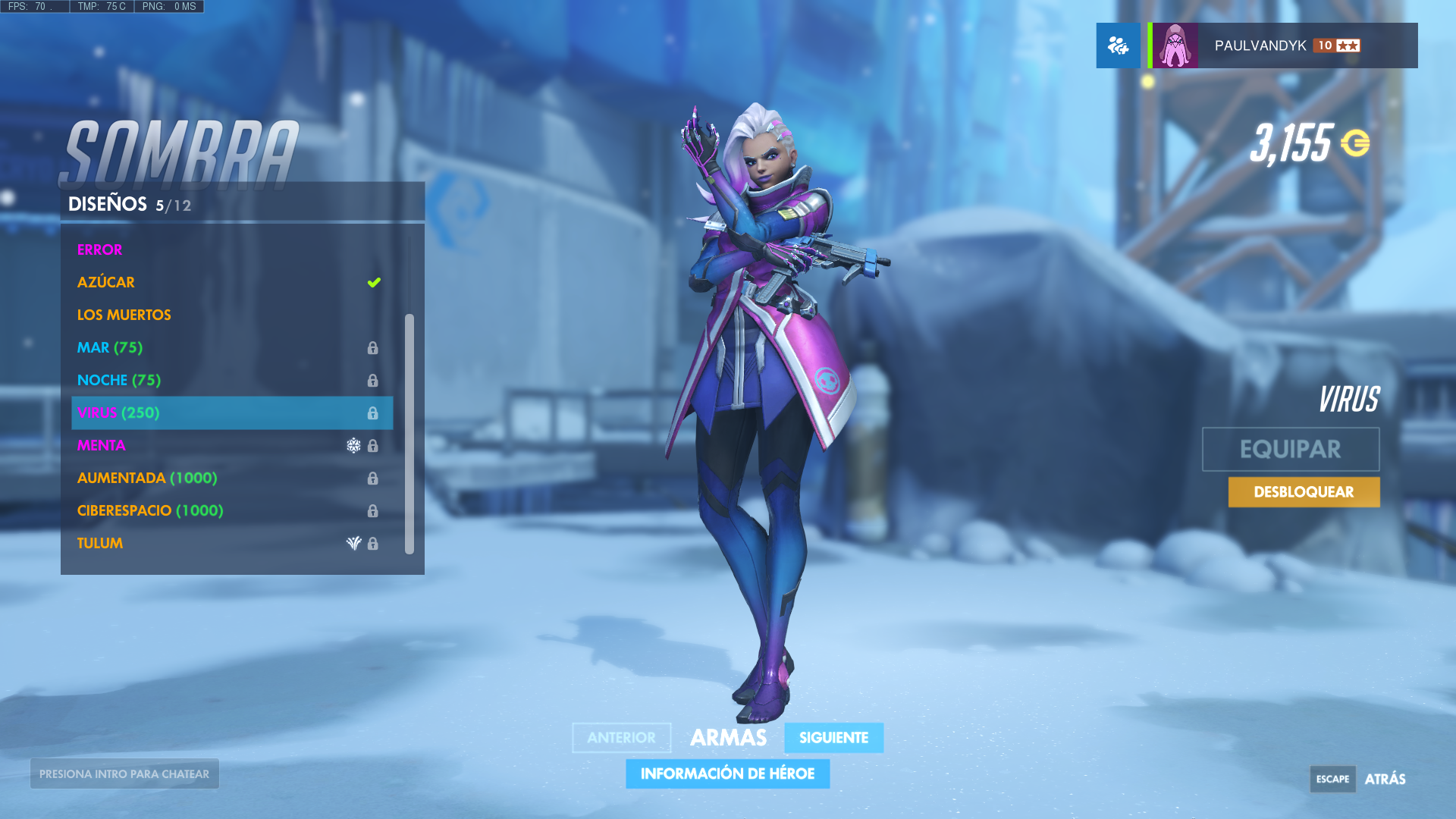Go to the Anterior category
Image resolution: width=1456 pixels, height=819 pixels.
pos(621,738)
